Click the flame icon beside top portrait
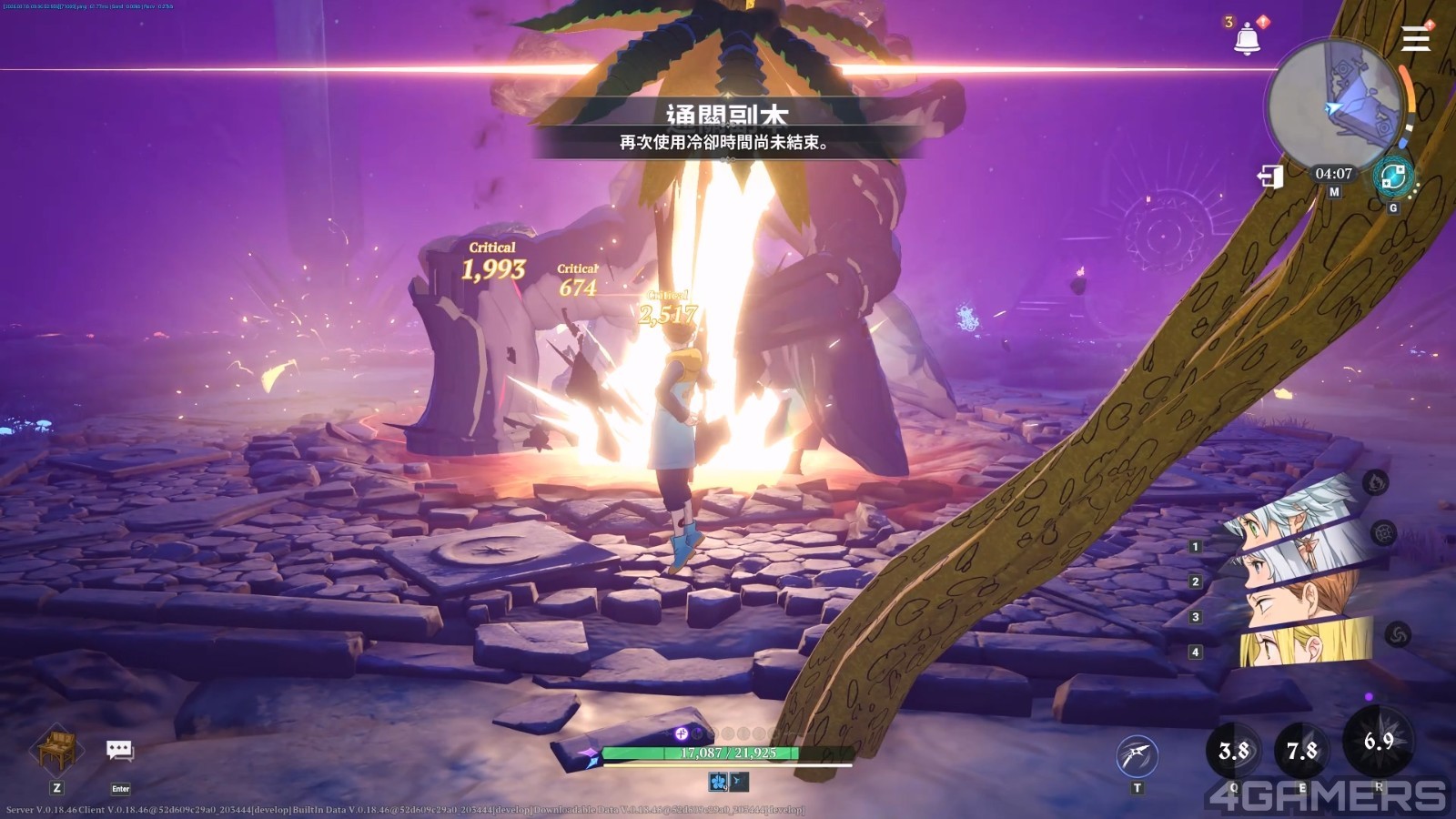 1376,482
